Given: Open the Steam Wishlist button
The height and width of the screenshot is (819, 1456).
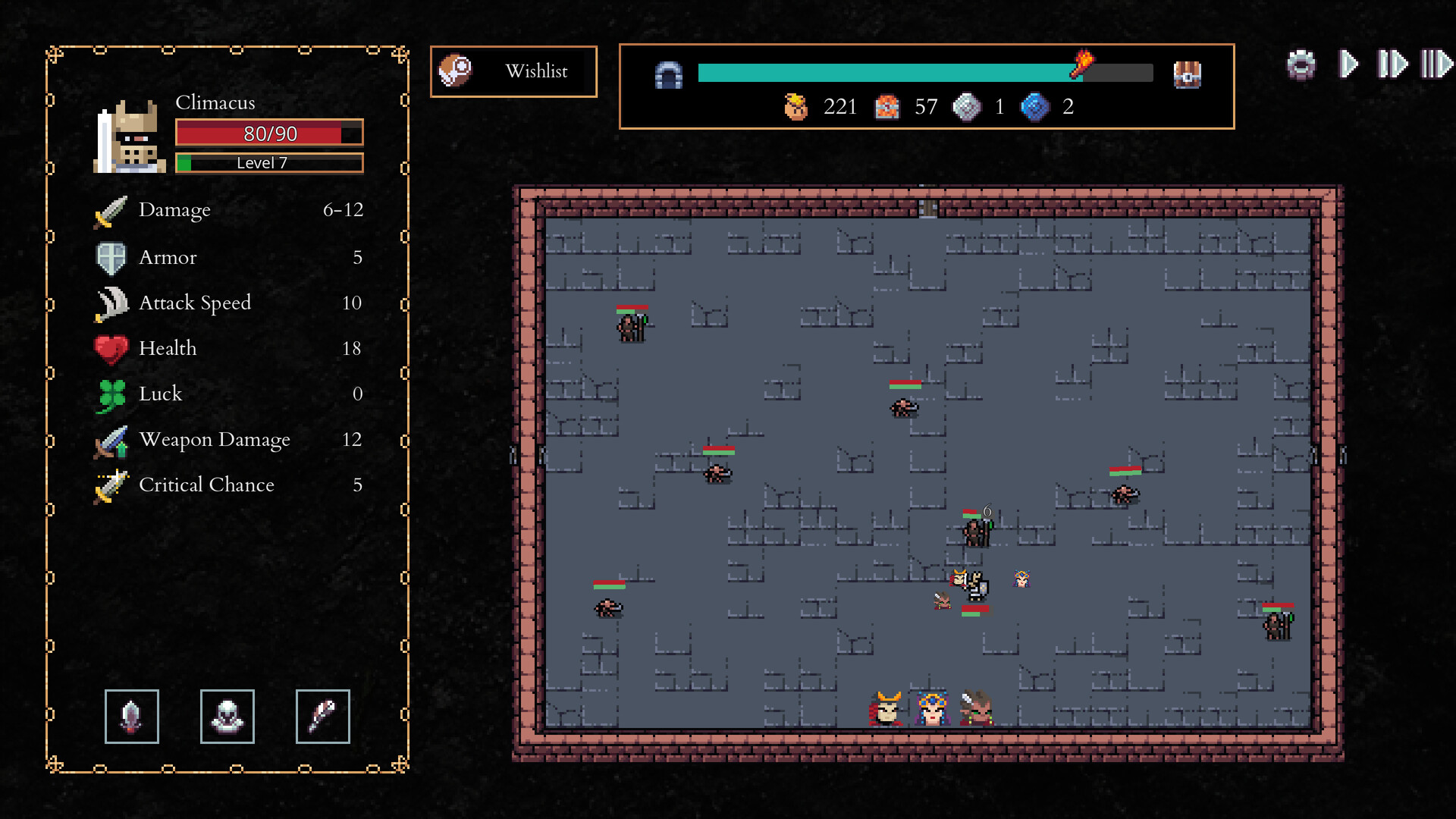Looking at the screenshot, I should click(513, 71).
